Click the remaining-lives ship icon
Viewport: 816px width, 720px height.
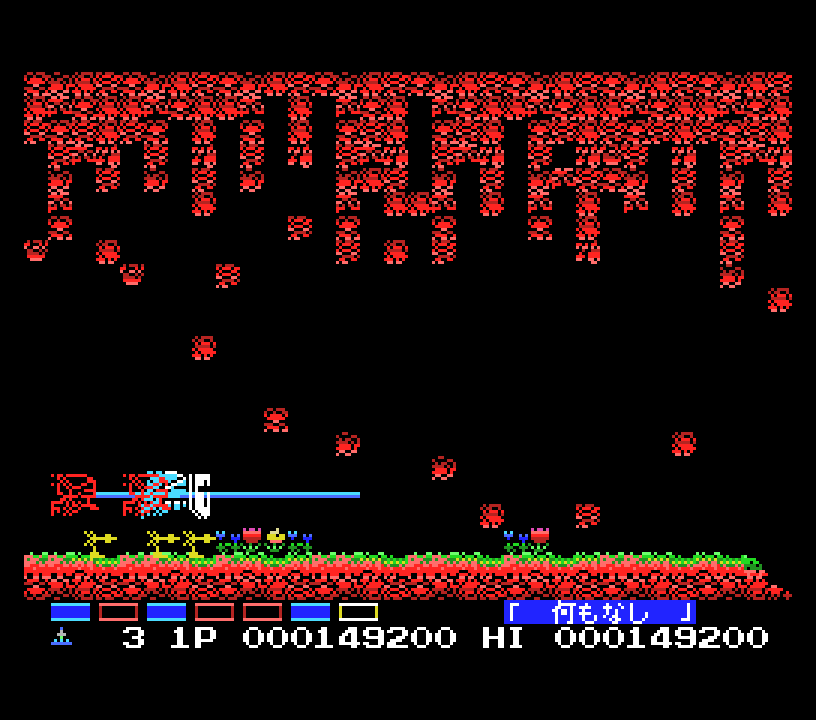pos(62,637)
